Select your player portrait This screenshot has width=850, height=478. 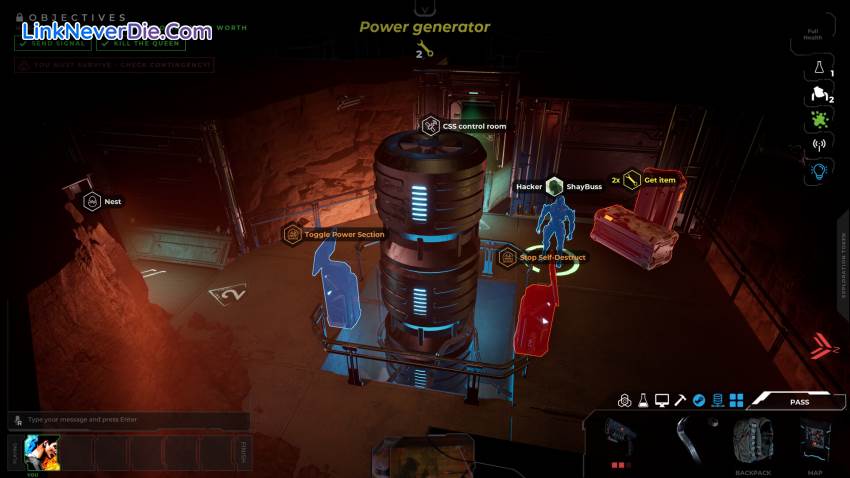(x=40, y=452)
